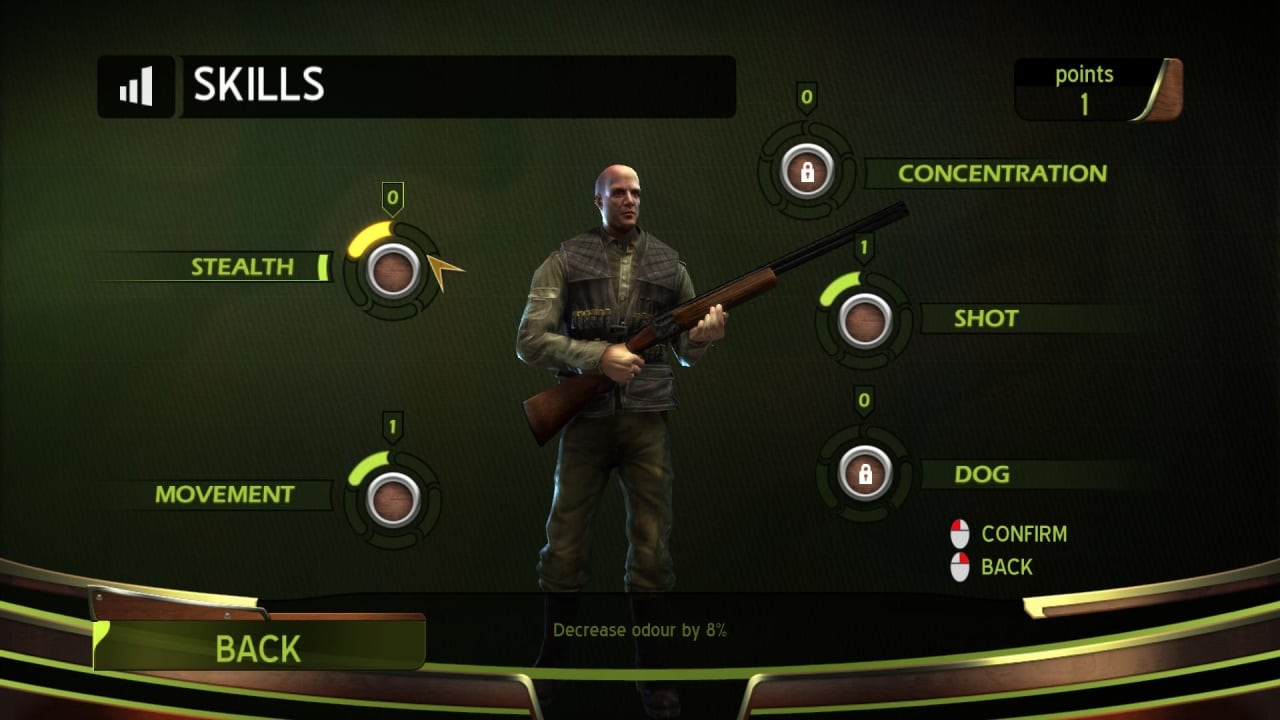Click the STEALTH label
Image resolution: width=1280 pixels, height=720 pixels.
243,267
